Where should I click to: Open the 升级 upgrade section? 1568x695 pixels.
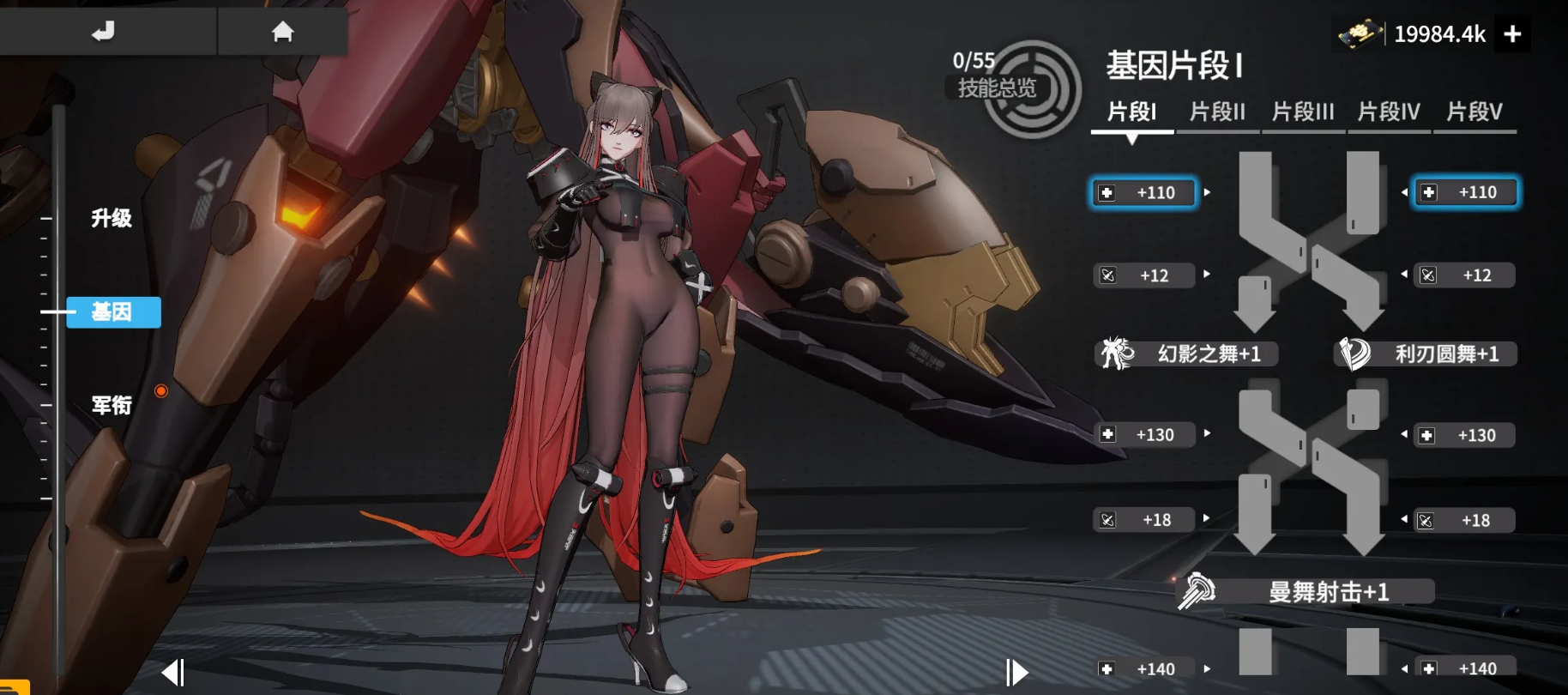pos(112,218)
